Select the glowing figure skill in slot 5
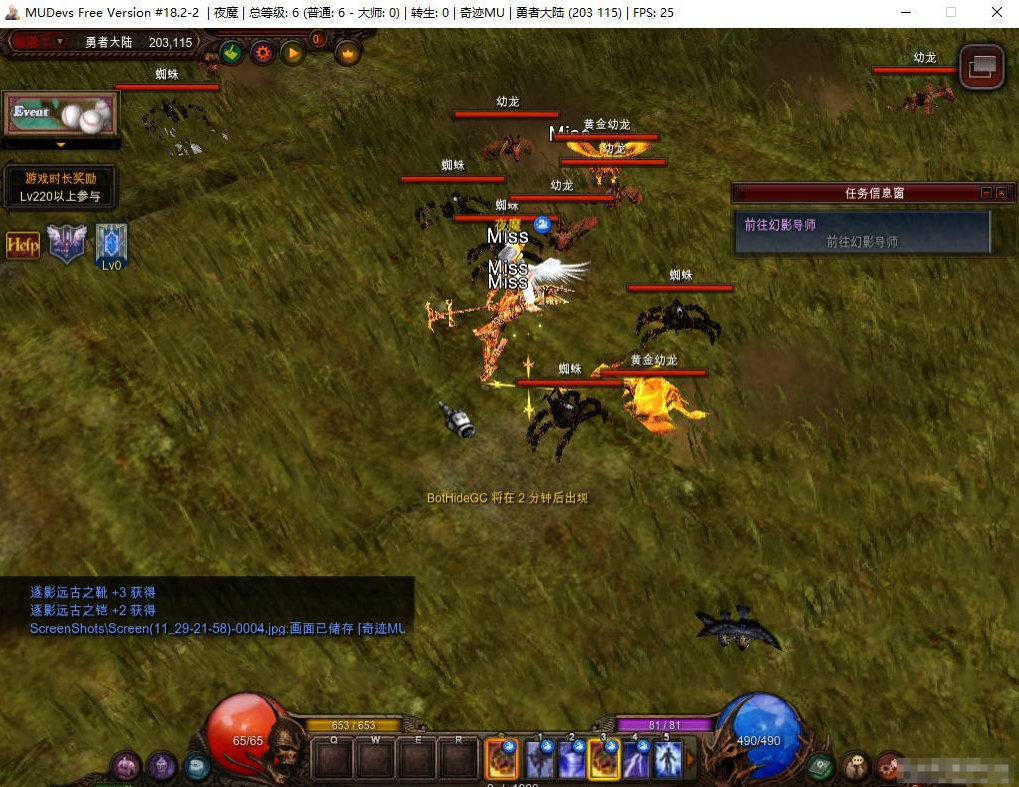 [x=667, y=761]
